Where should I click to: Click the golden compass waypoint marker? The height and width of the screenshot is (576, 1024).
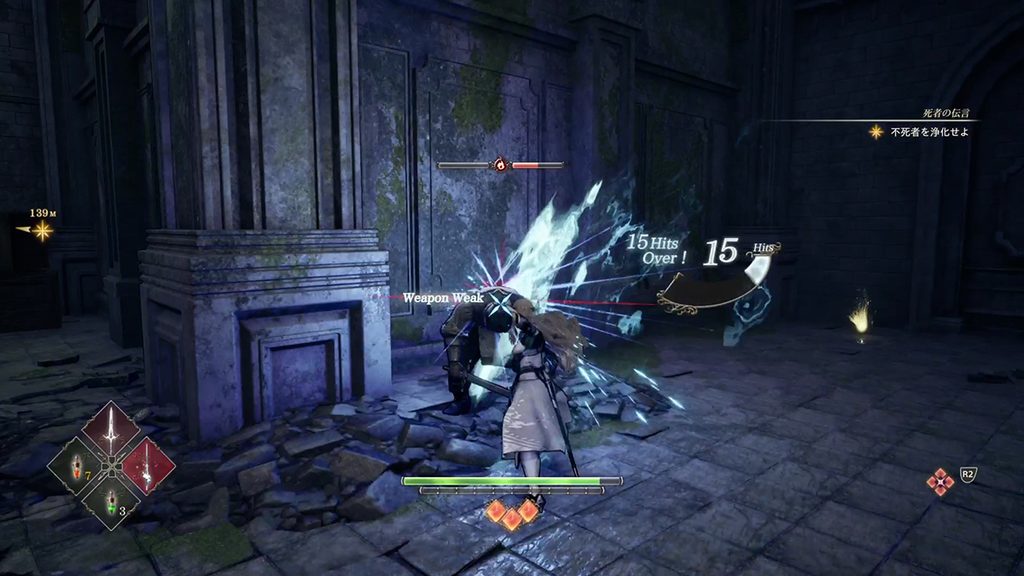tap(42, 231)
